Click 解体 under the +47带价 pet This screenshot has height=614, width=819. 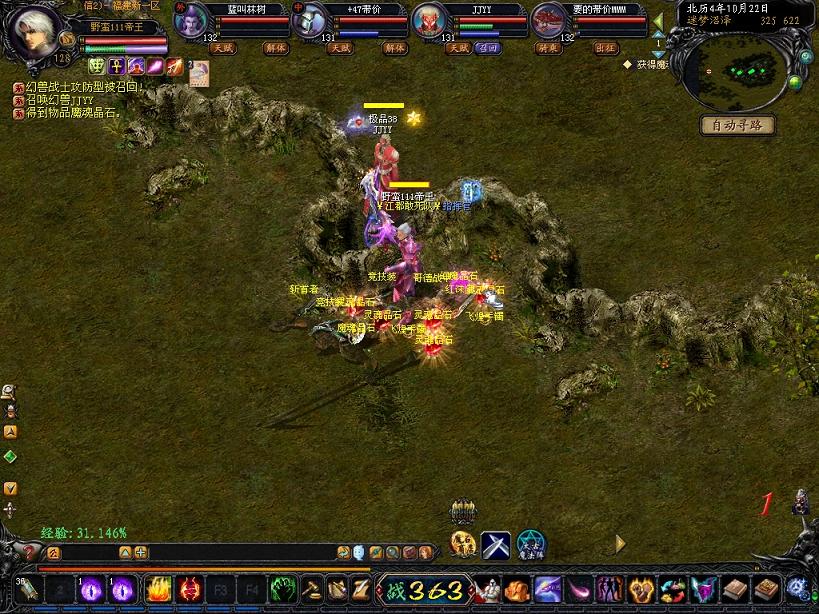coord(394,47)
